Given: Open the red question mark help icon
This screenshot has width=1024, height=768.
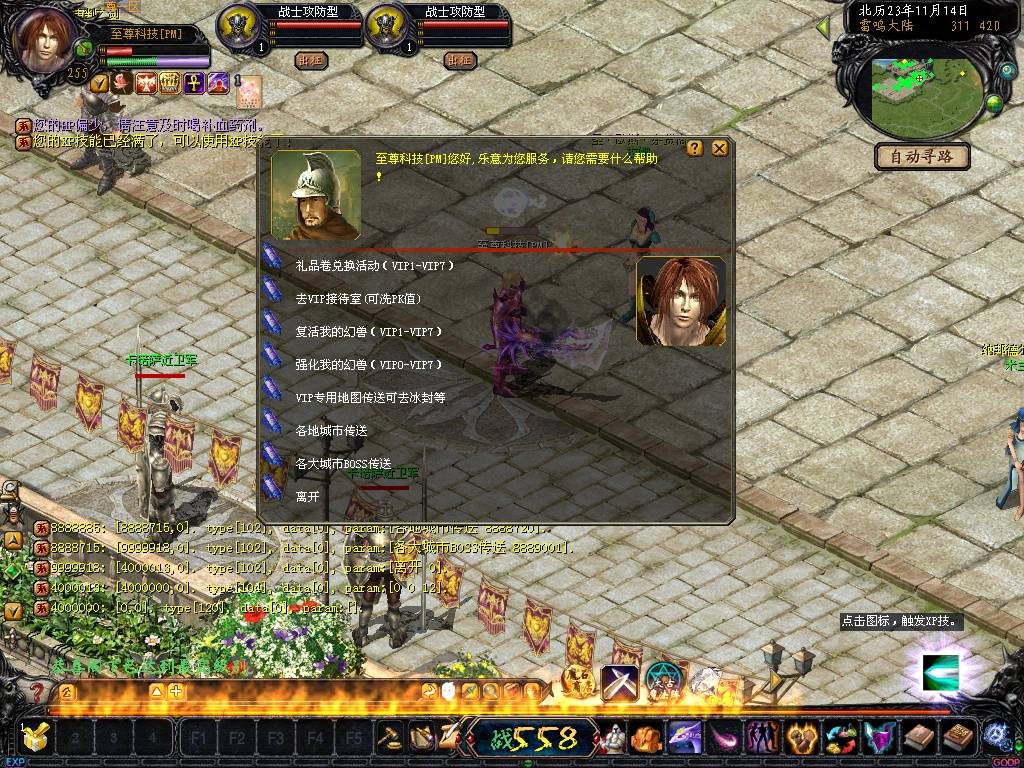Looking at the screenshot, I should point(37,691).
